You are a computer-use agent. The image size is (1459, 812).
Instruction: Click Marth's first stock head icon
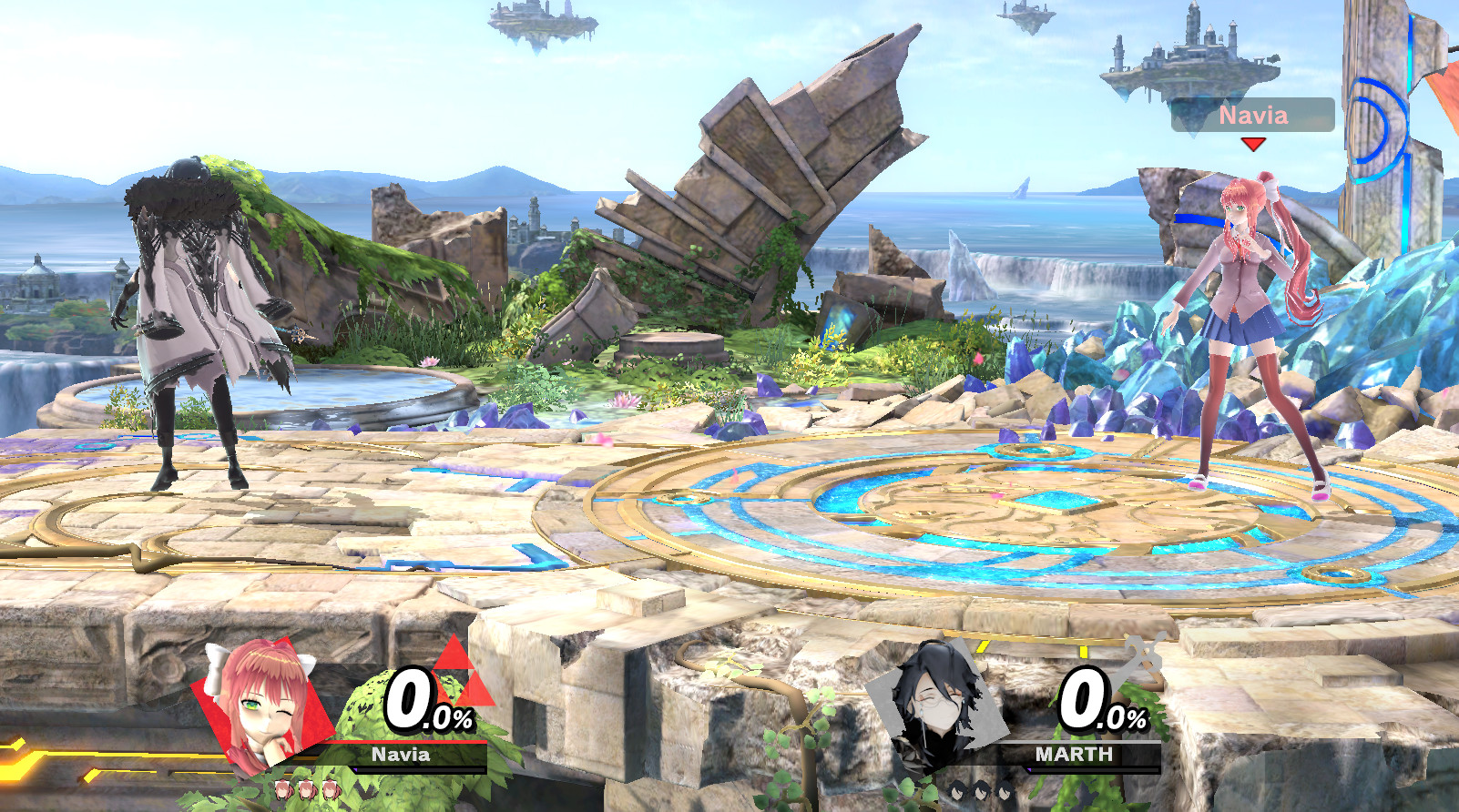pyautogui.click(x=959, y=790)
